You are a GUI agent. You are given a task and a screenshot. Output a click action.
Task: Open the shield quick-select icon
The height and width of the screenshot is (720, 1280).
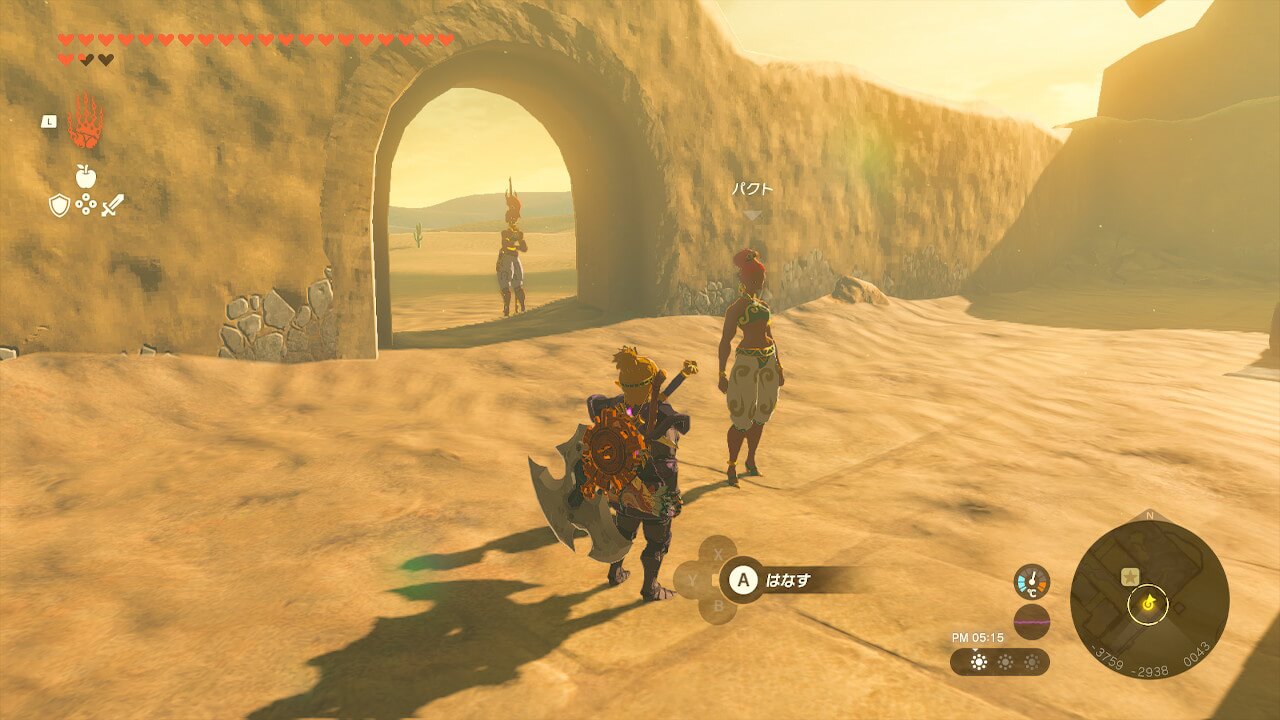59,206
